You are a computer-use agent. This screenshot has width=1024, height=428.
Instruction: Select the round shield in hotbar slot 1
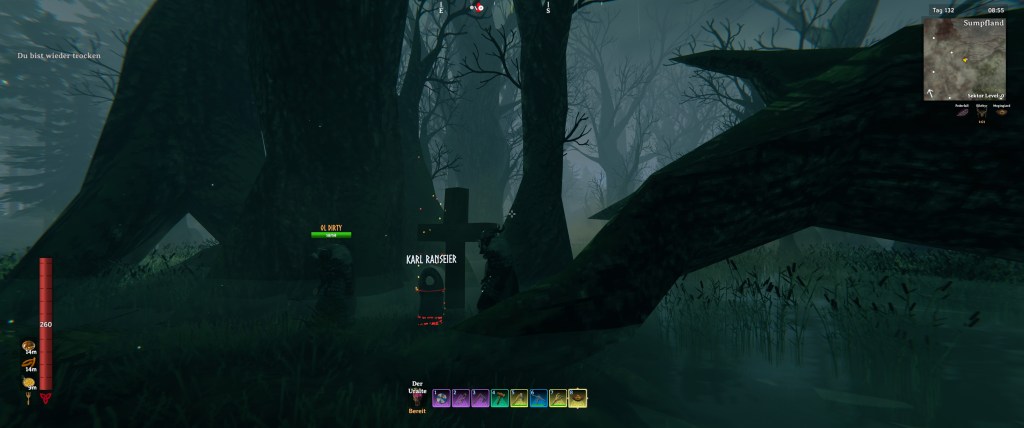click(x=441, y=398)
